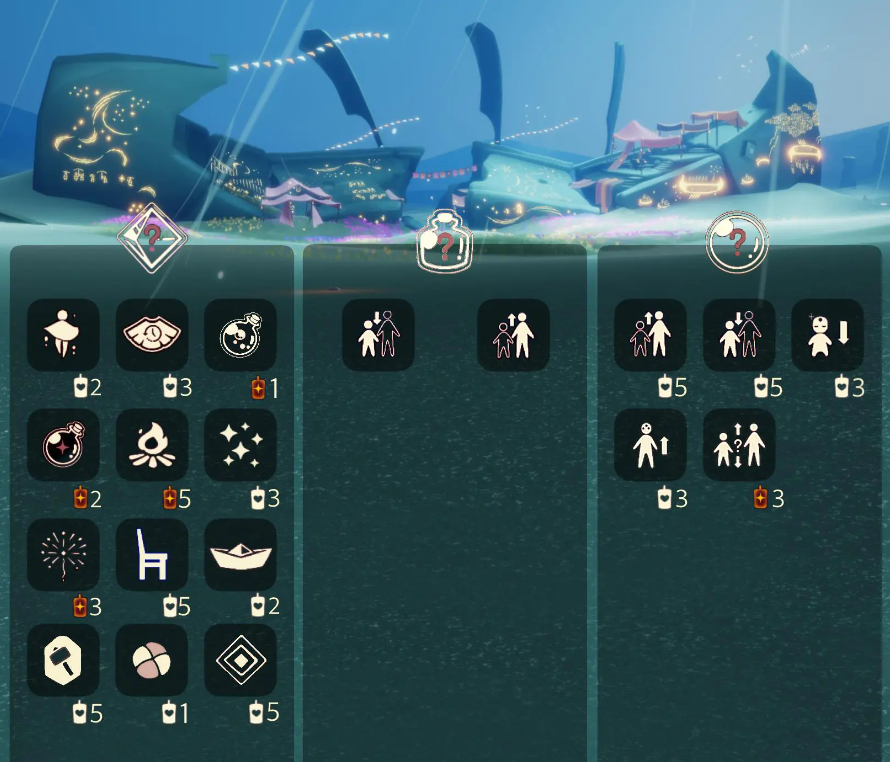This screenshot has height=762, width=890.
Task: Buy the shrink spell costing 5 candles
Action: (x=739, y=335)
